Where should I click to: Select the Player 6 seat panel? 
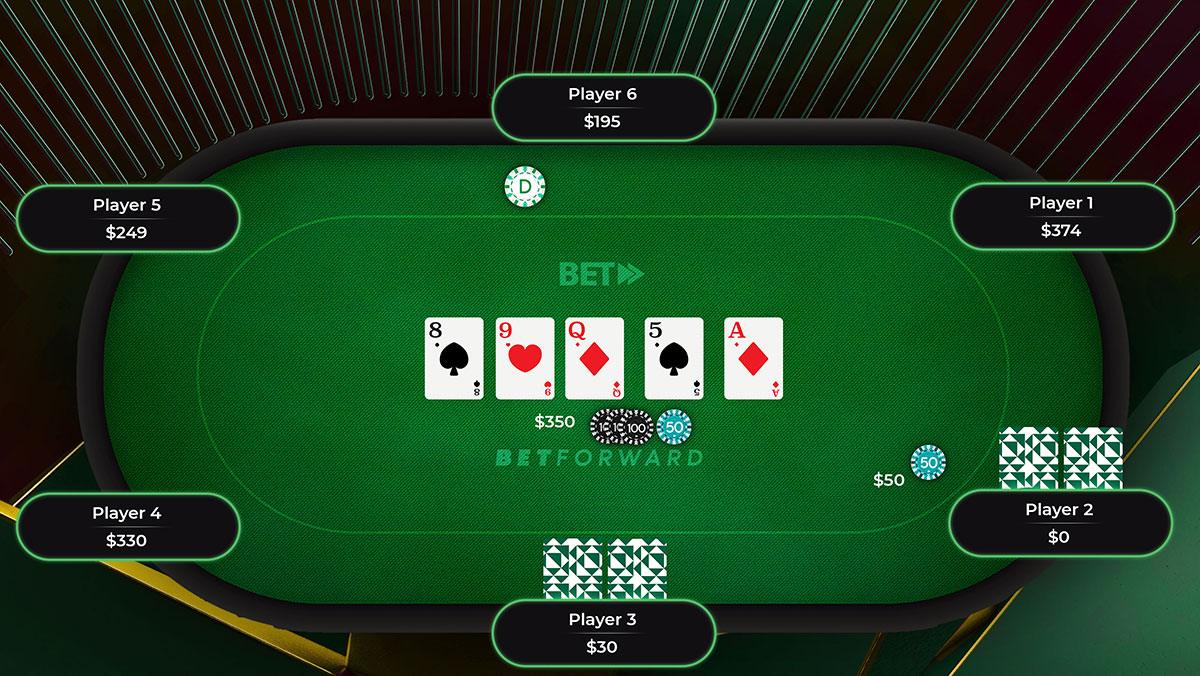coord(603,108)
